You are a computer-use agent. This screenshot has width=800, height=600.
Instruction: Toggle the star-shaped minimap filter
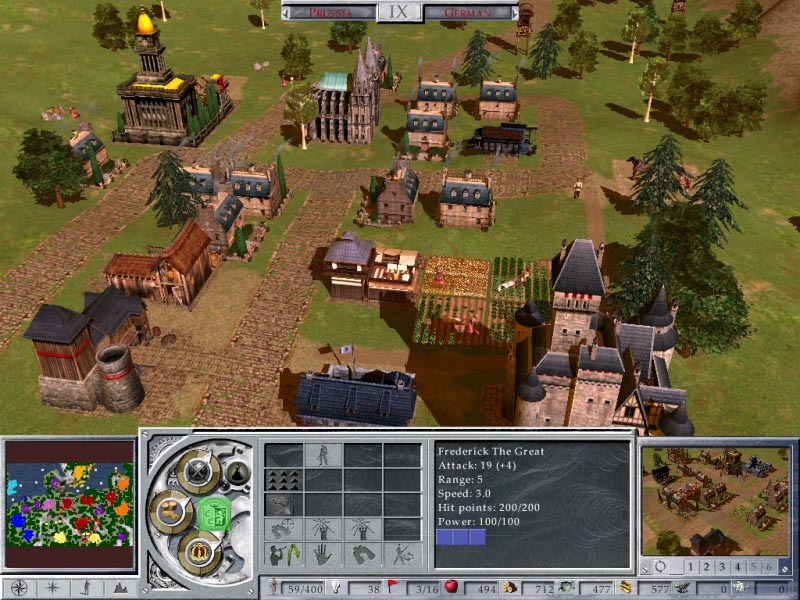pyautogui.click(x=52, y=587)
